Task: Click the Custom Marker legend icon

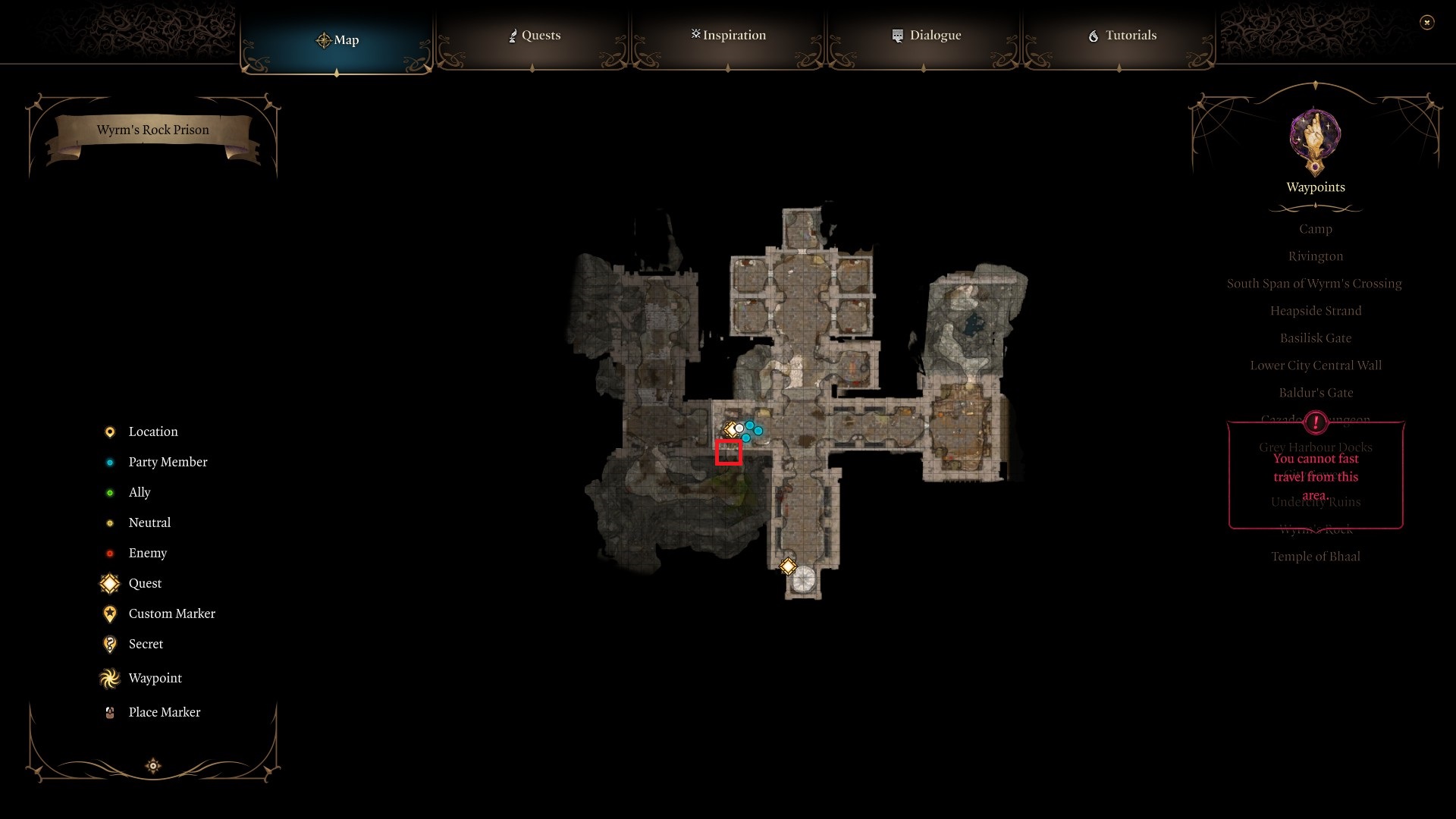Action: point(109,613)
